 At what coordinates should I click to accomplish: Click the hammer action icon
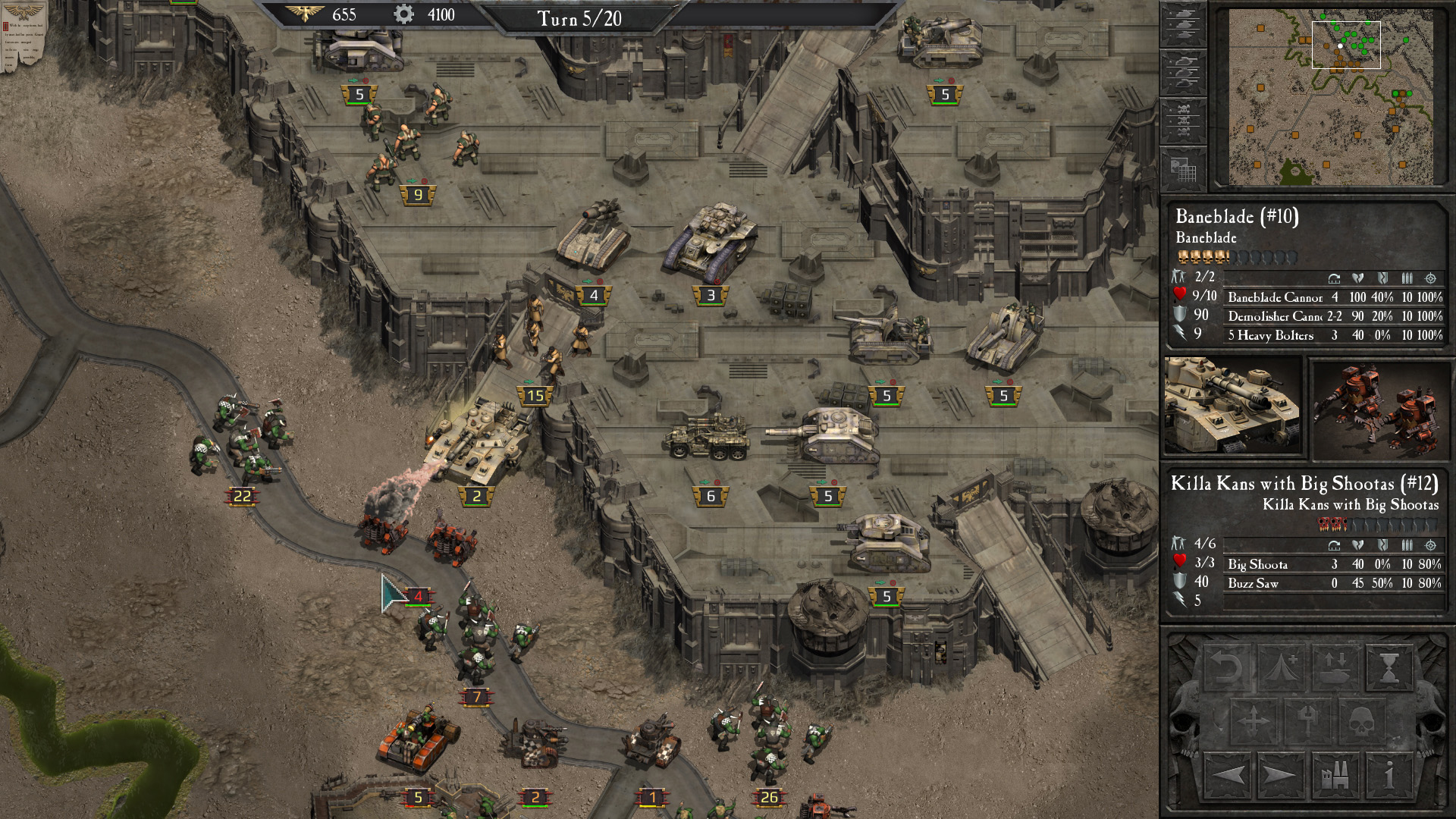click(1309, 720)
